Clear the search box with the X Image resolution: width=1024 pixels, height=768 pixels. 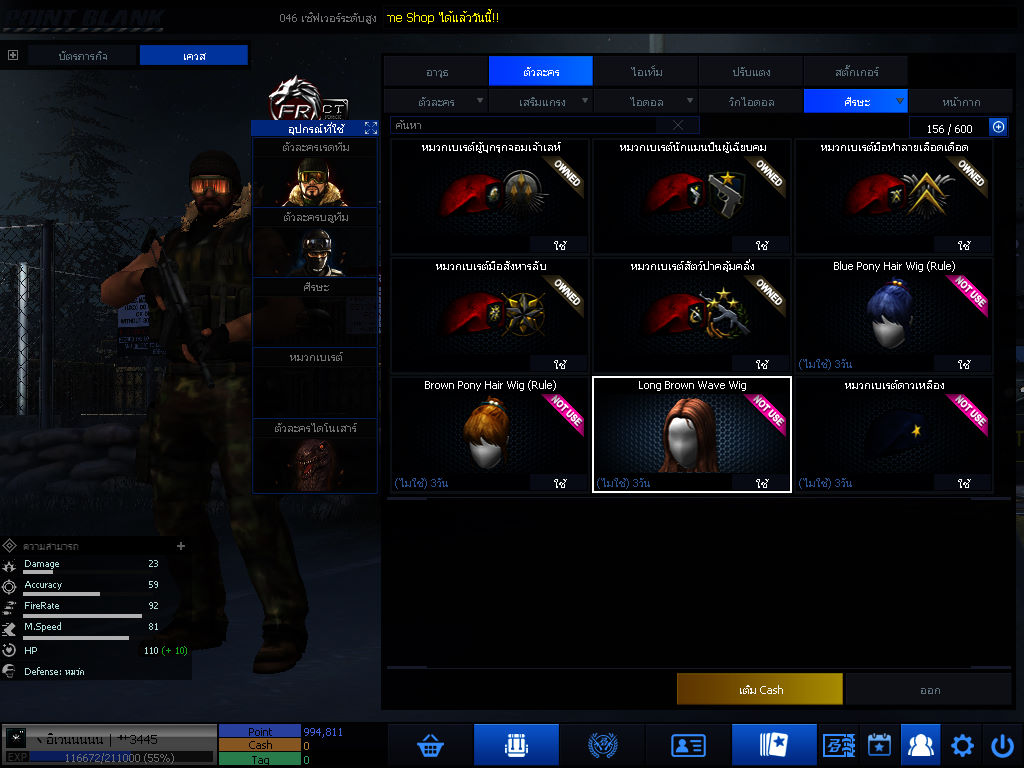[x=678, y=126]
